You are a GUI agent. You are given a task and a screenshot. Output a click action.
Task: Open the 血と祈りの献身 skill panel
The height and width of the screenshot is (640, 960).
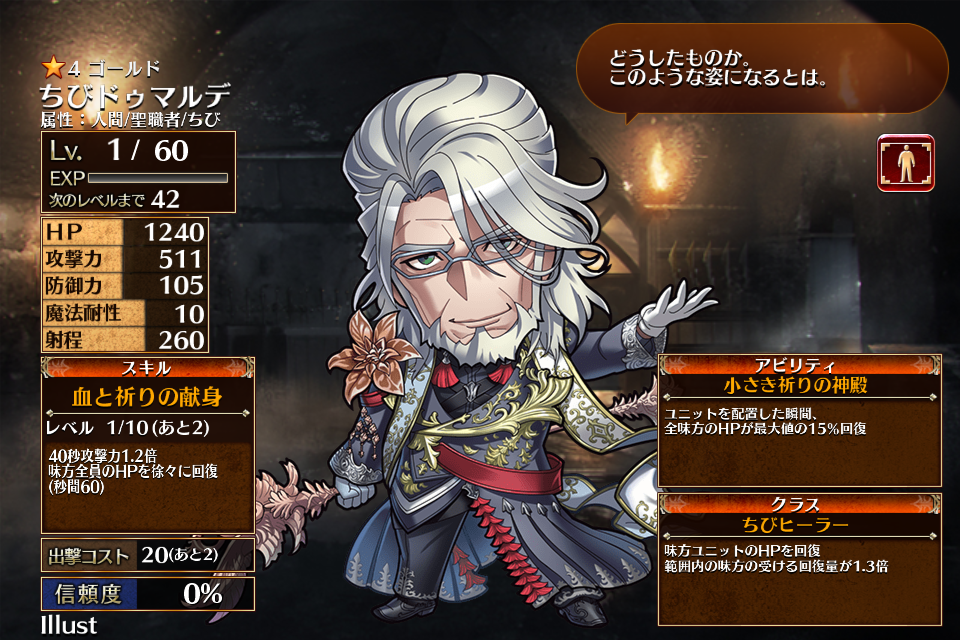coord(147,397)
